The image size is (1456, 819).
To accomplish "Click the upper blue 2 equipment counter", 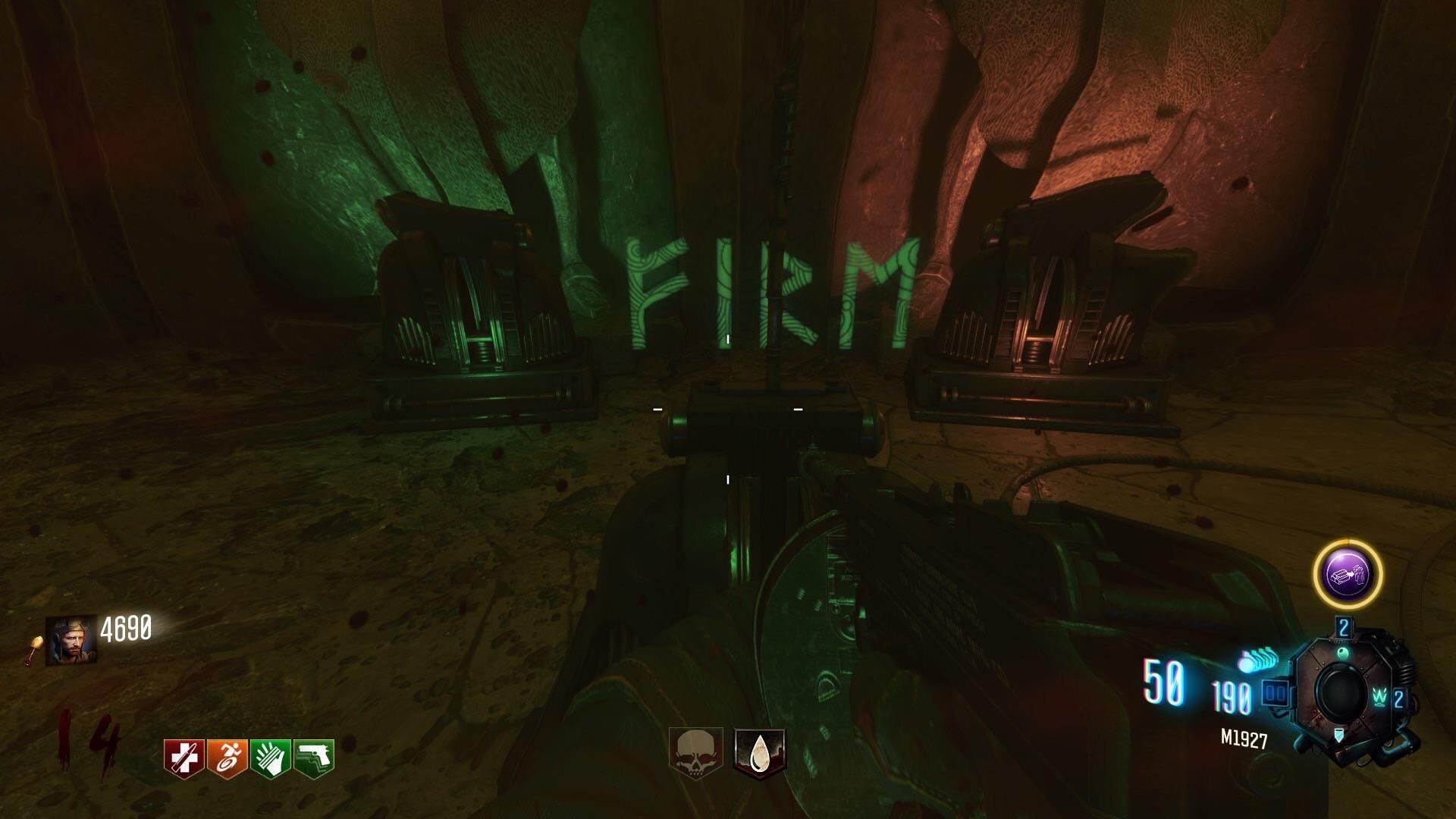I will pos(1344,627).
